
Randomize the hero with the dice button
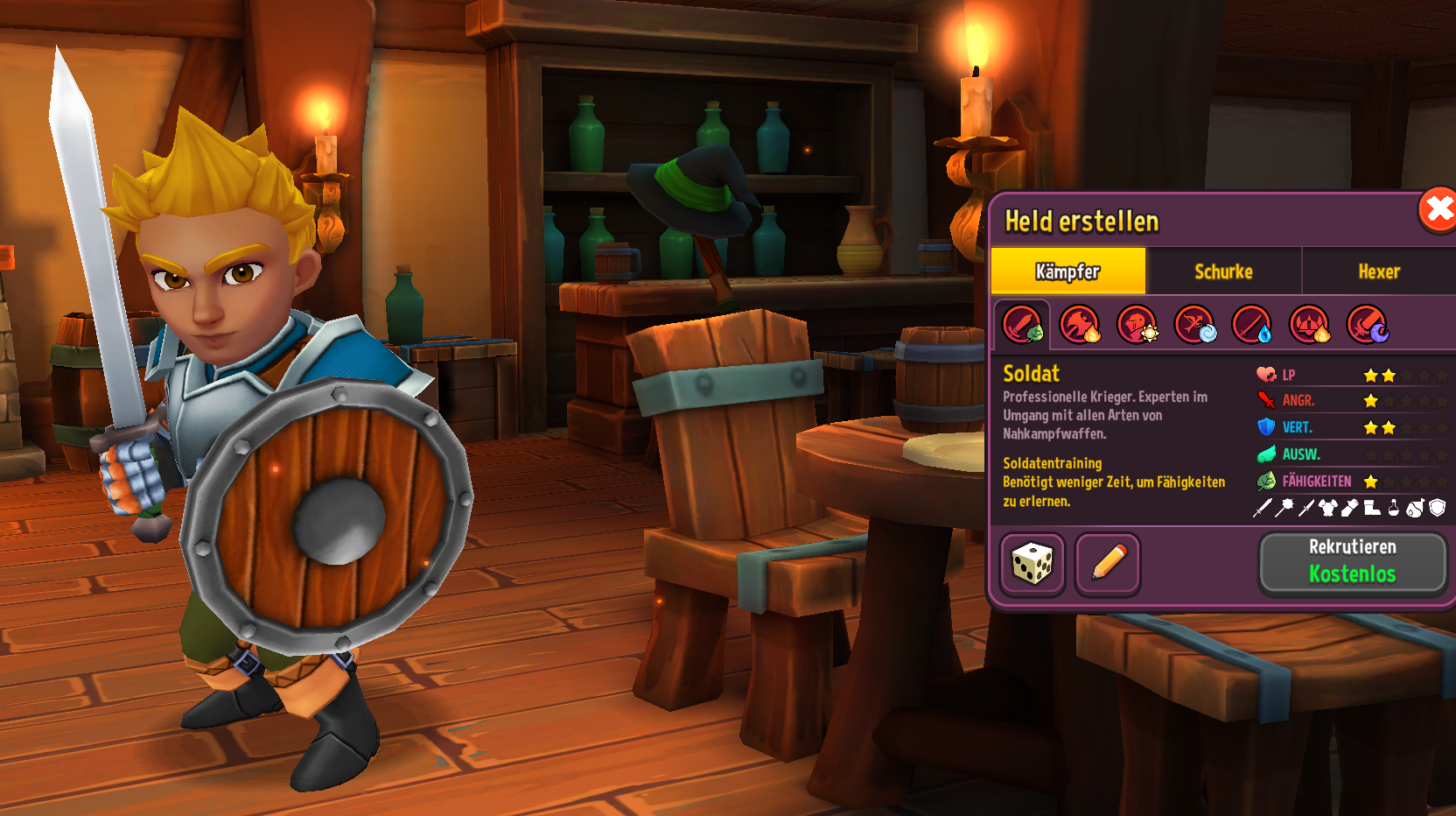(x=1032, y=564)
